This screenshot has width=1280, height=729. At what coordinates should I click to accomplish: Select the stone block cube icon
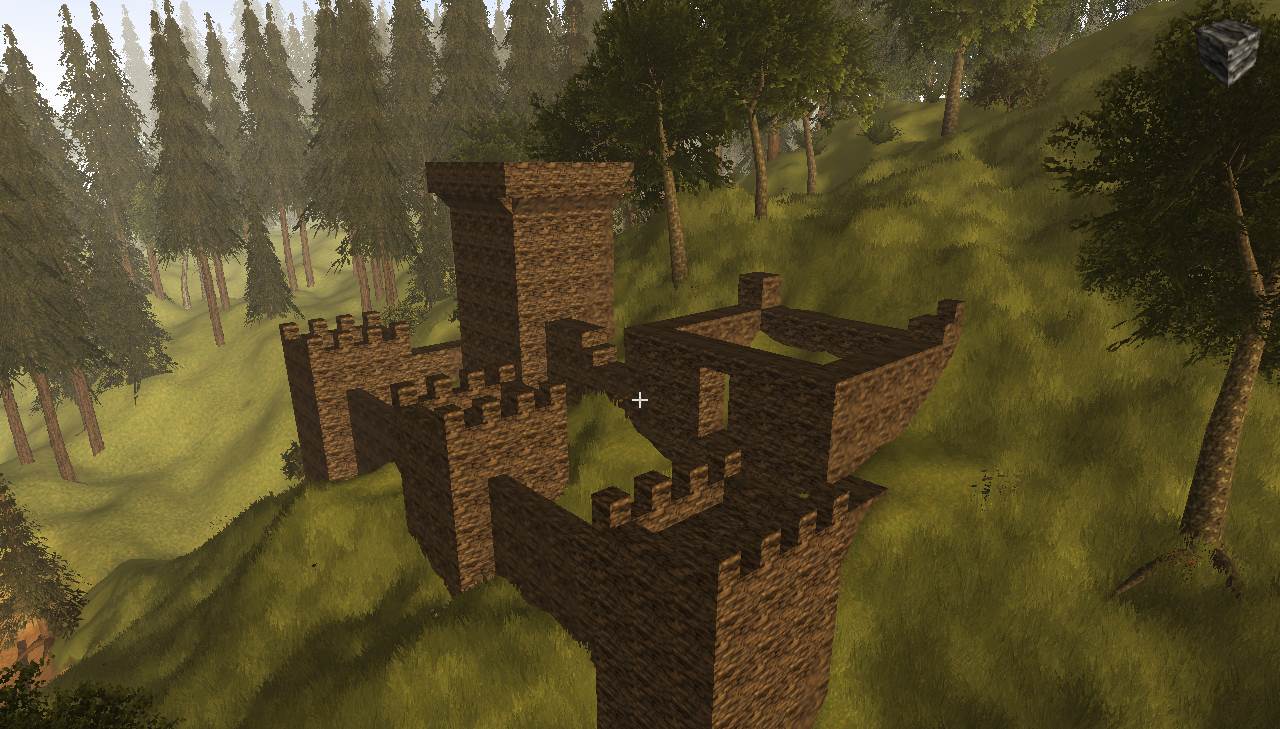coord(1227,51)
